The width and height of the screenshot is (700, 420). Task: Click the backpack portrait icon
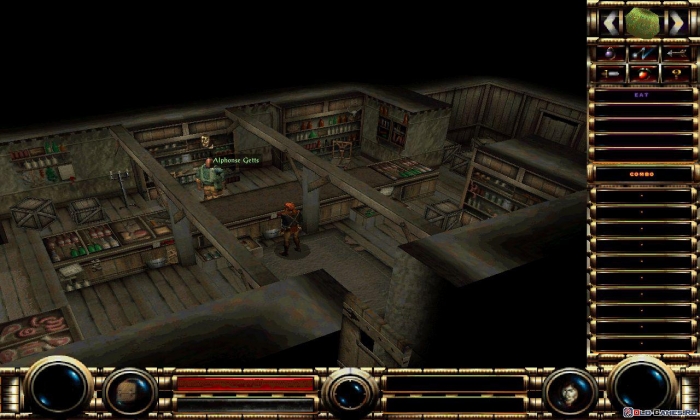pos(130,390)
